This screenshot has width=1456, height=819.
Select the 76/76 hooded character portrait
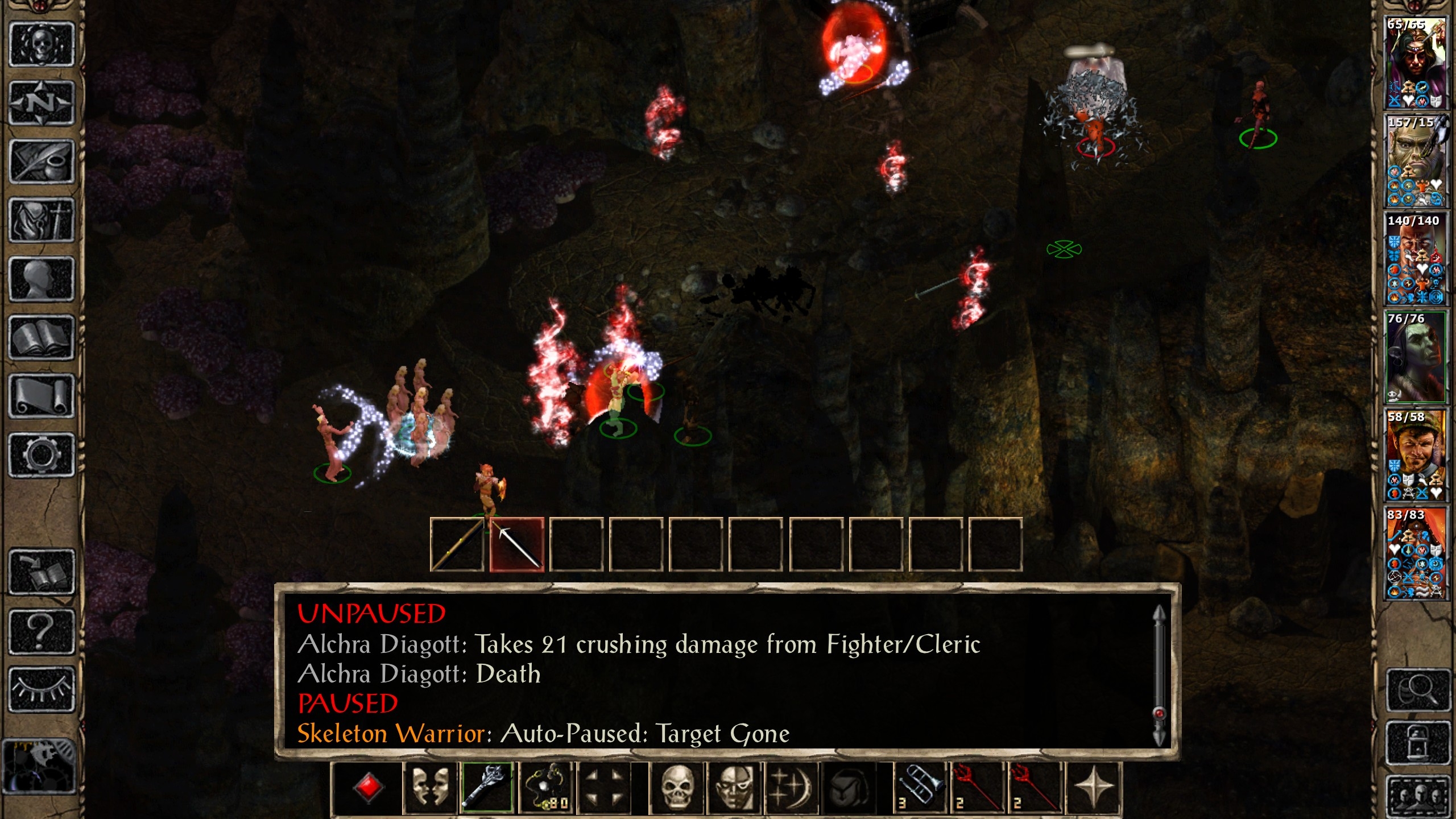click(1414, 357)
